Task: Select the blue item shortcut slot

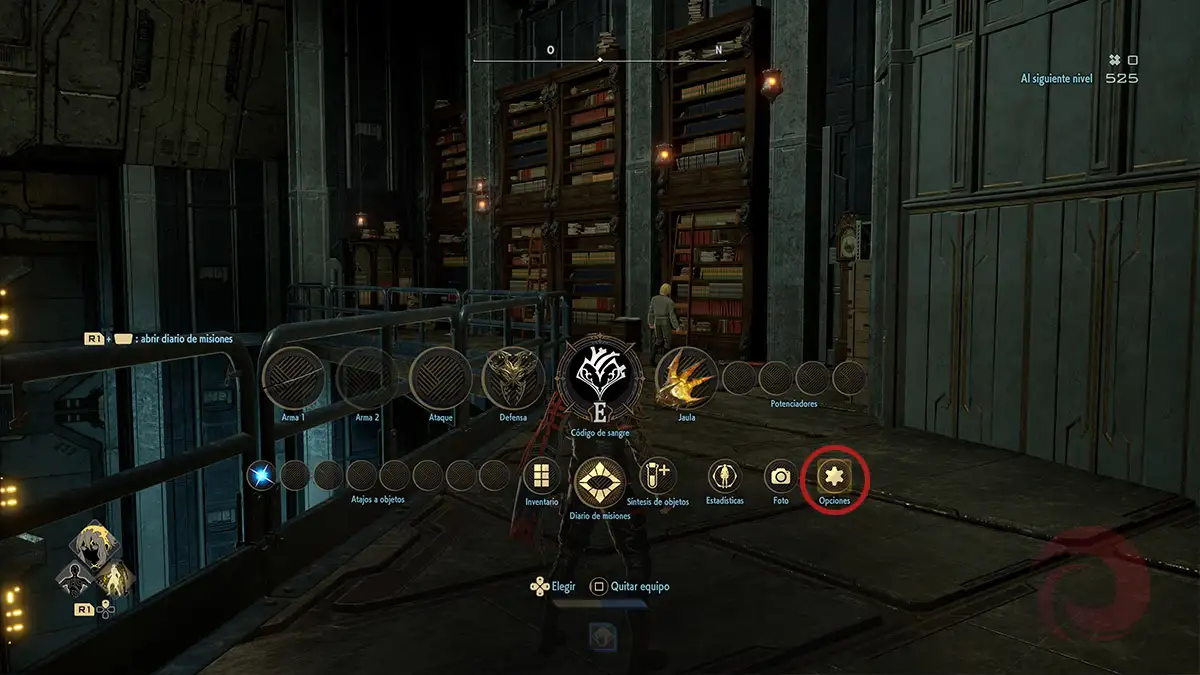Action: 262,475
